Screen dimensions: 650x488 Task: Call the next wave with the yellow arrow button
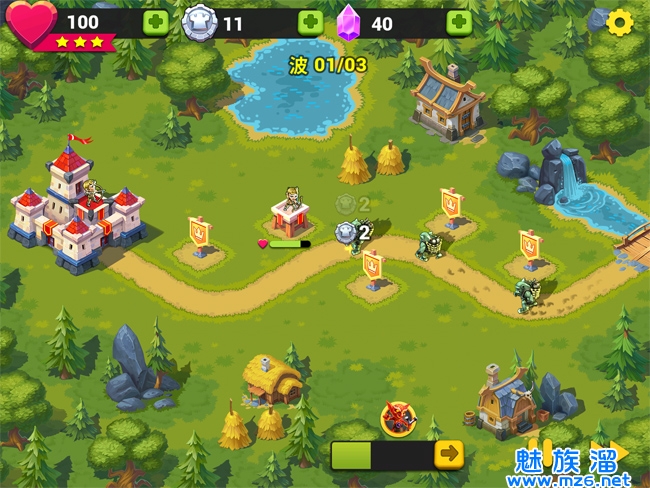(x=449, y=453)
